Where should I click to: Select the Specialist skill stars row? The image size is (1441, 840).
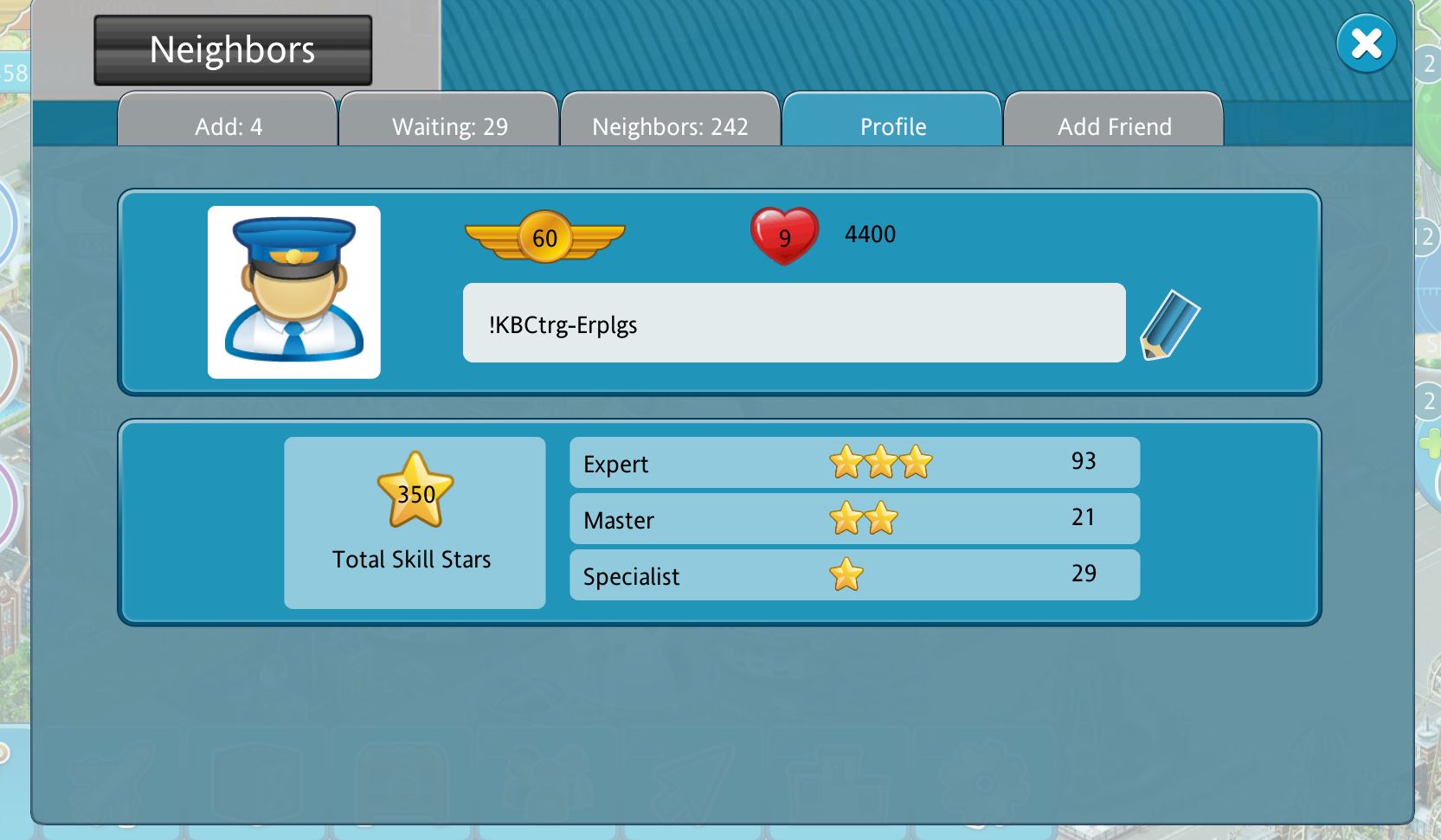[x=854, y=575]
